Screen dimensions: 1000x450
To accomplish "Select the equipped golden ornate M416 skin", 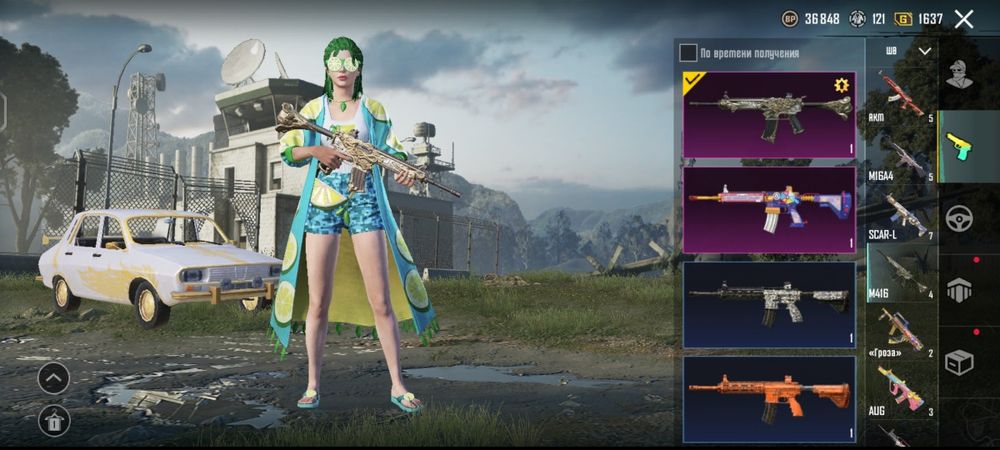I will (768, 114).
